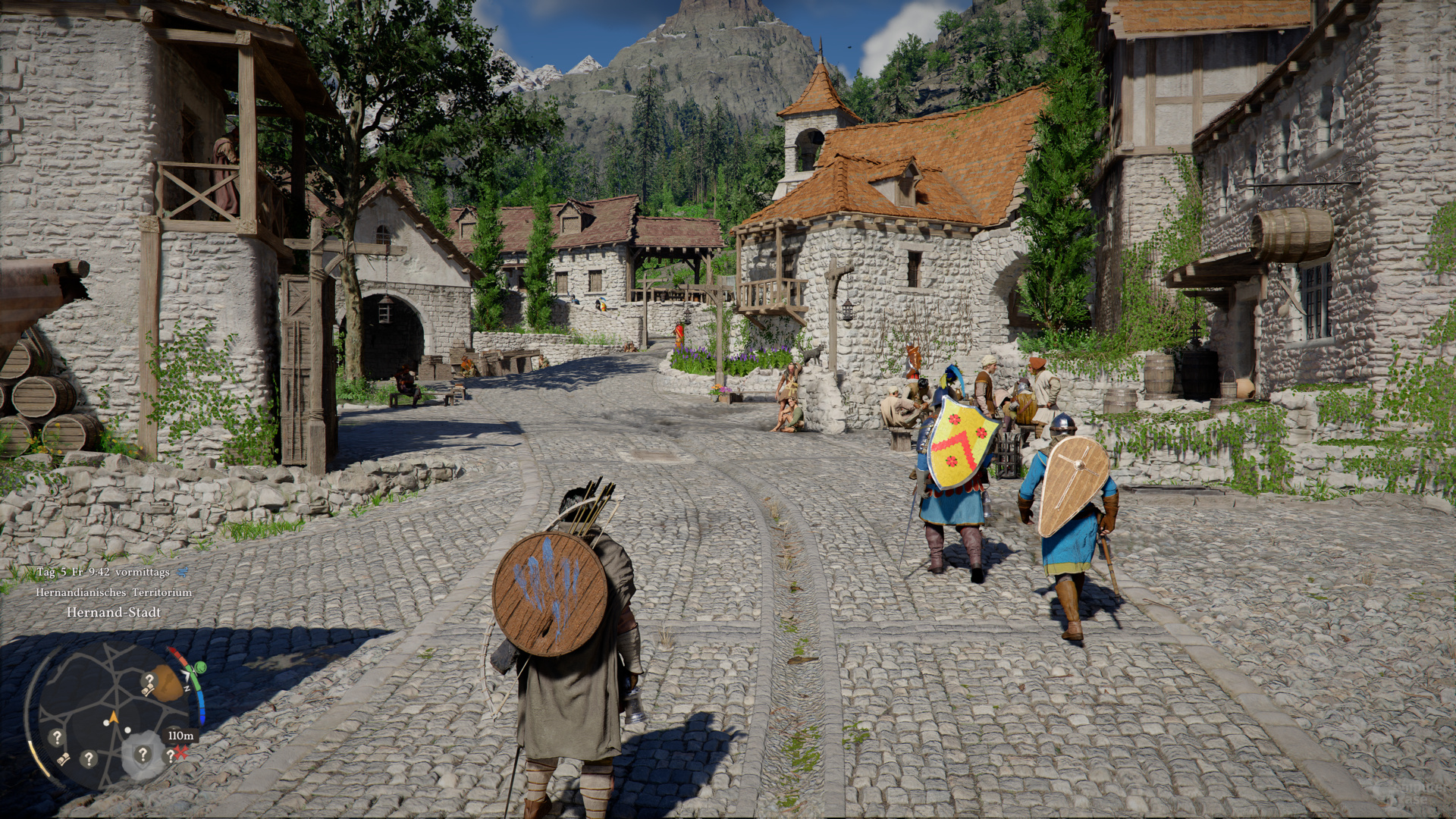Image resolution: width=1456 pixels, height=819 pixels.
Task: Click the shield question-mark marker on the minimap
Action: pos(142,754)
